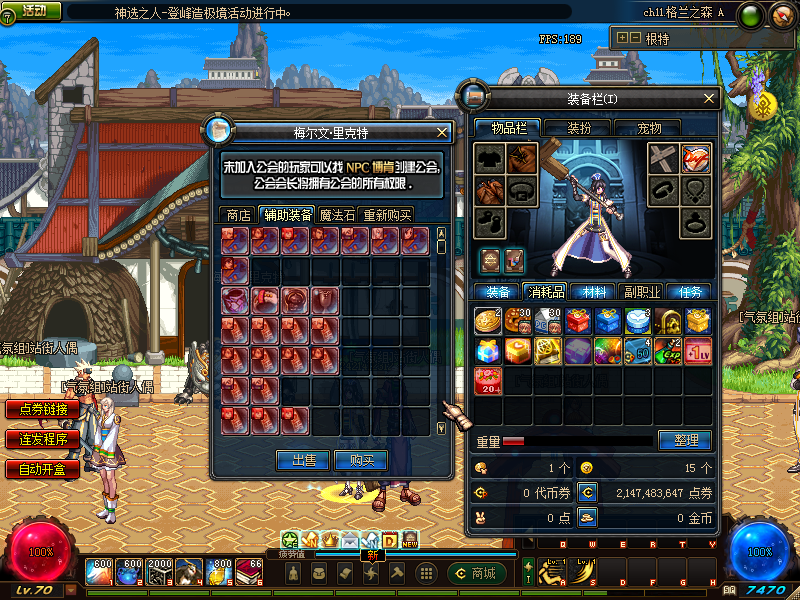The width and height of the screenshot is (800, 600).
Task: Show the 材料 materials tab
Action: point(594,292)
